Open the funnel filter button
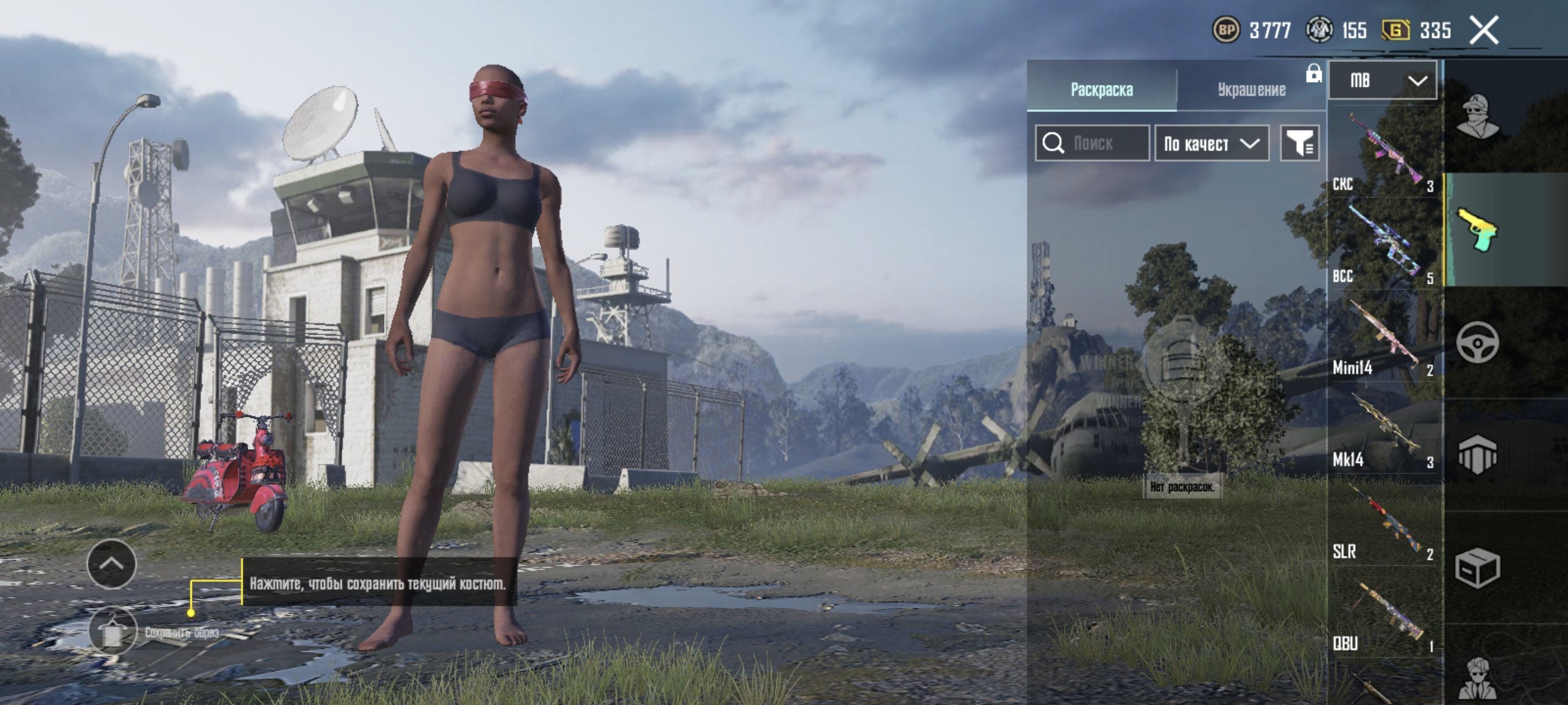The height and width of the screenshot is (705, 1568). pyautogui.click(x=1299, y=143)
